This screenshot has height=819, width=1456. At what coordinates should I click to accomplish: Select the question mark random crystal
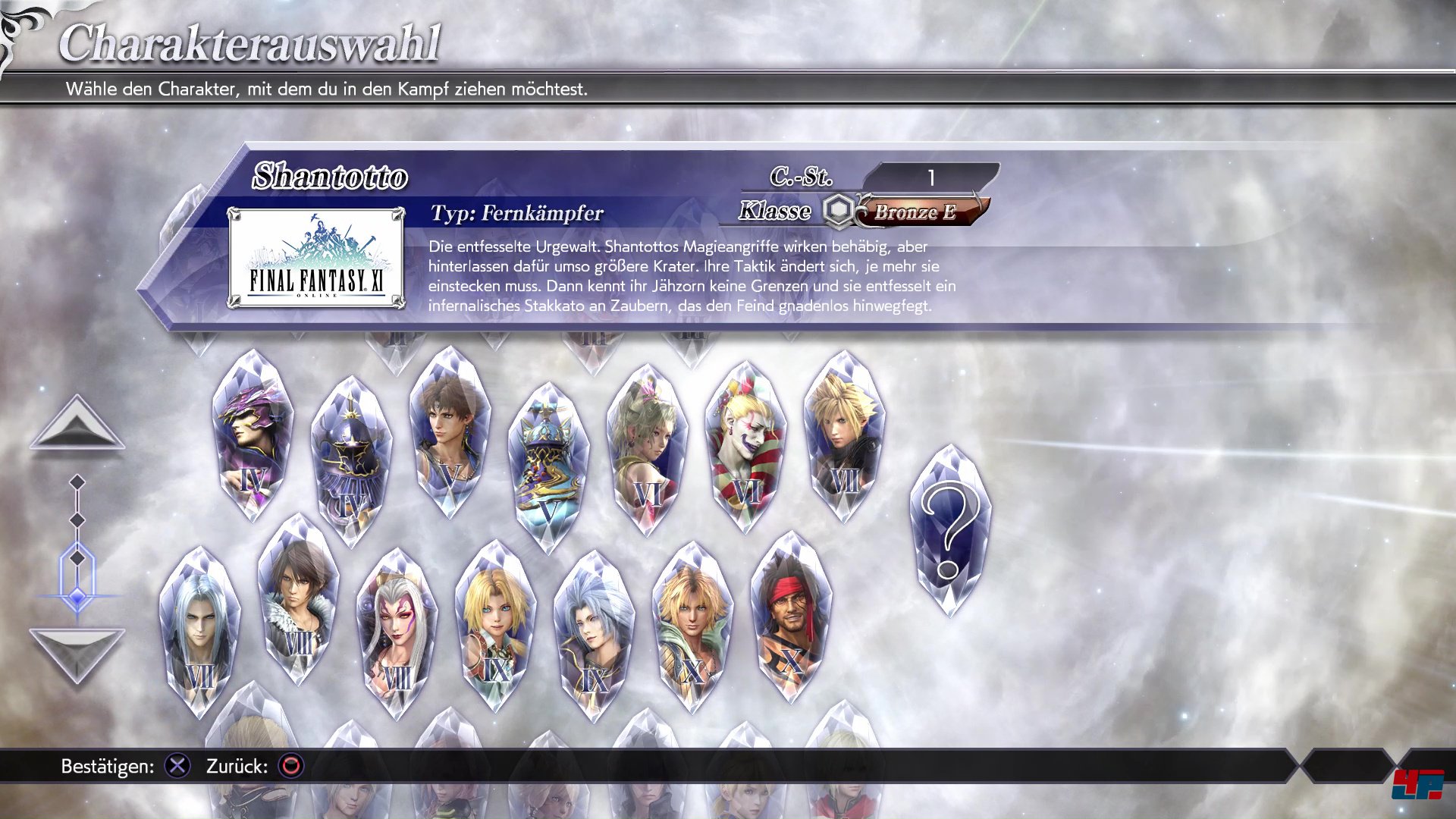click(x=949, y=531)
